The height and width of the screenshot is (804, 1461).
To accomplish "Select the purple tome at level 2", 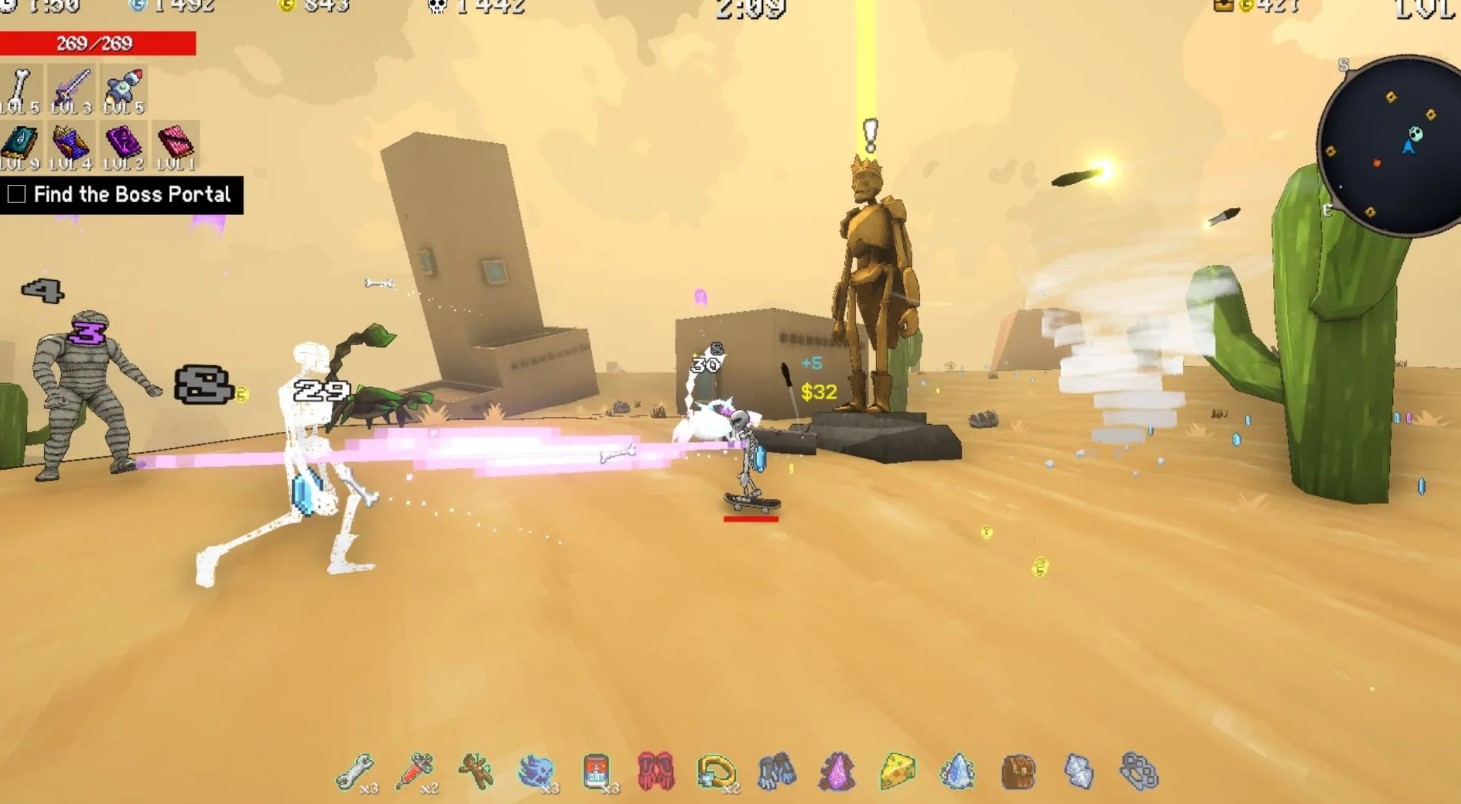I will coord(124,145).
